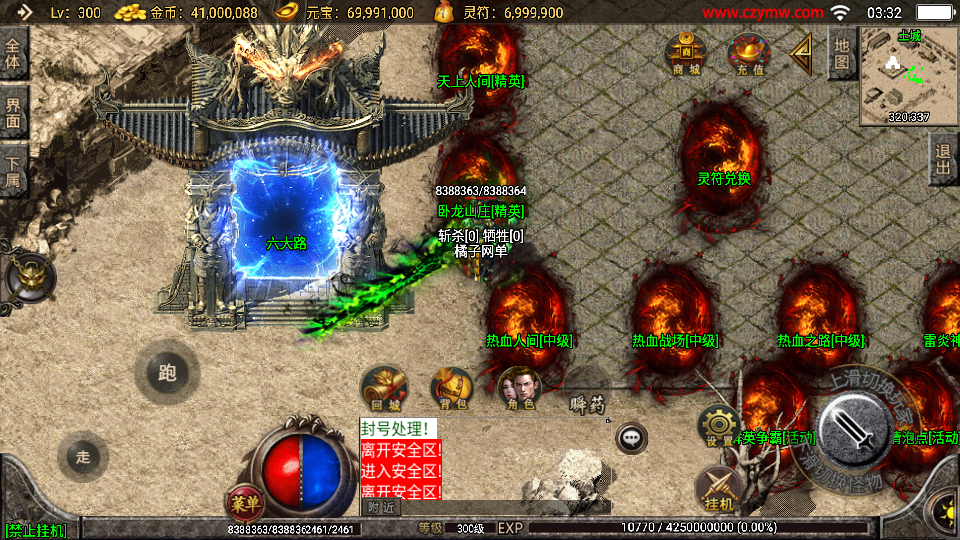Open the 商城 shop icon

(x=686, y=54)
